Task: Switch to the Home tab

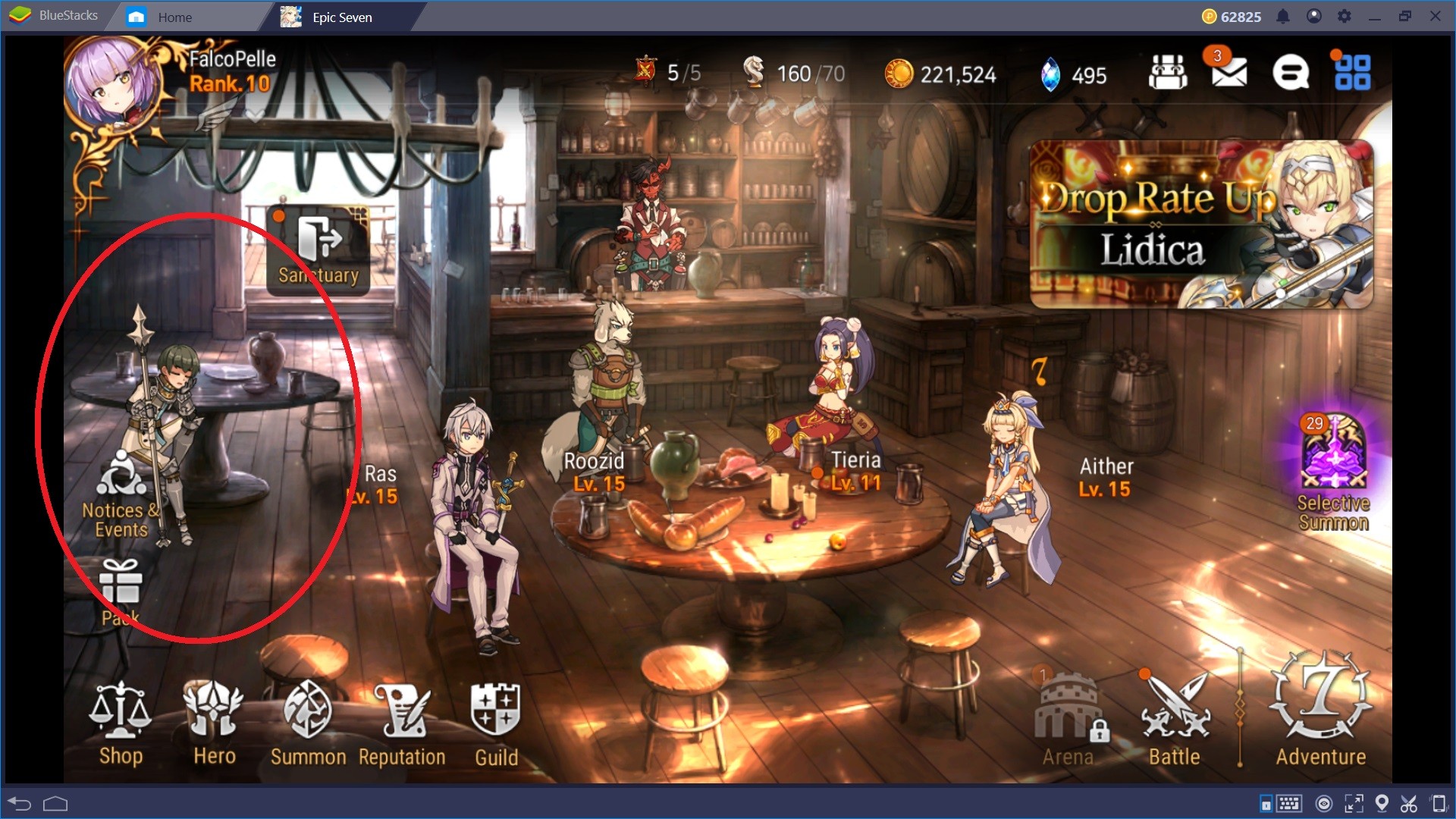Action: pos(176,16)
